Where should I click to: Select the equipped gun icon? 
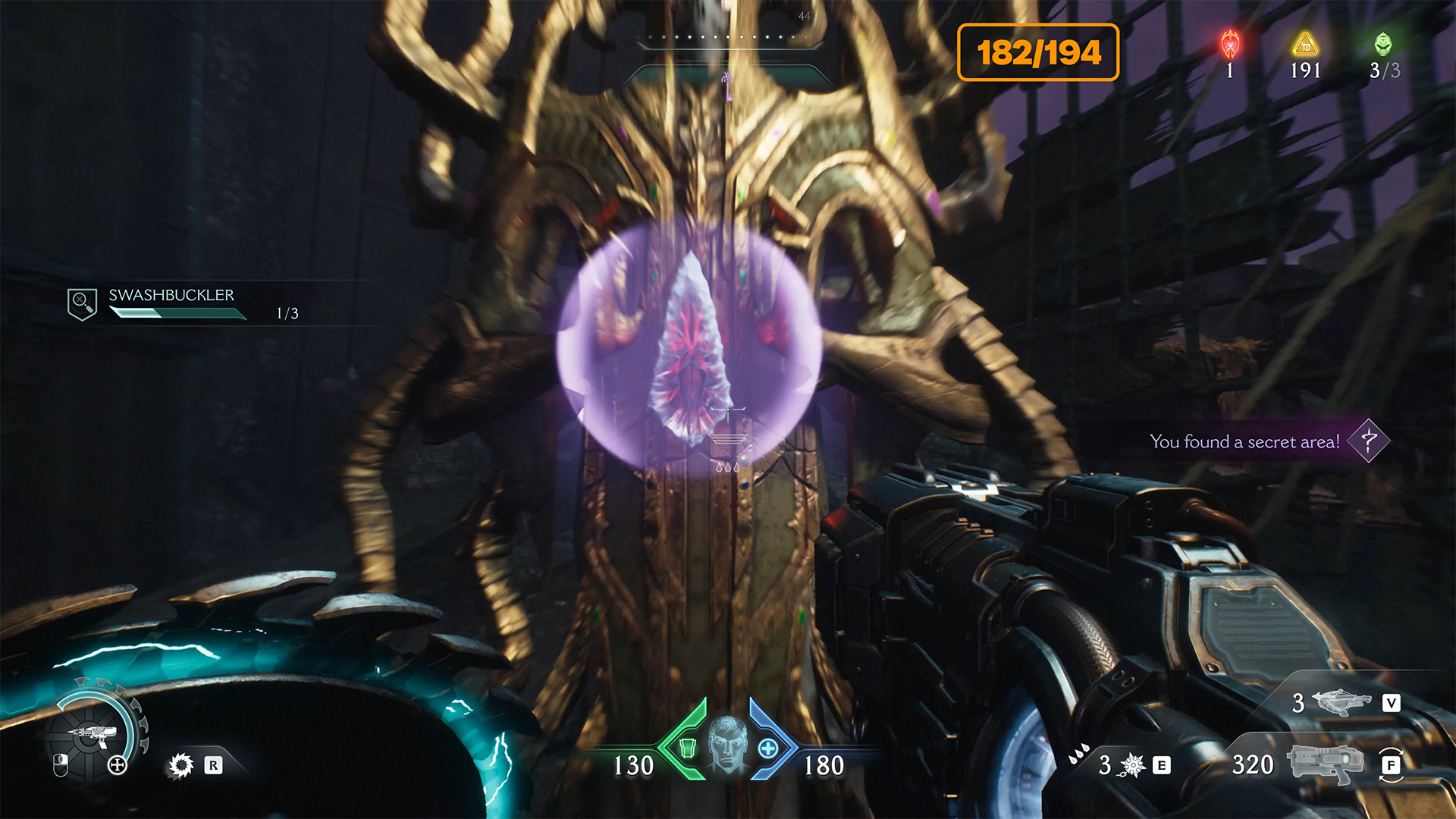click(1320, 763)
